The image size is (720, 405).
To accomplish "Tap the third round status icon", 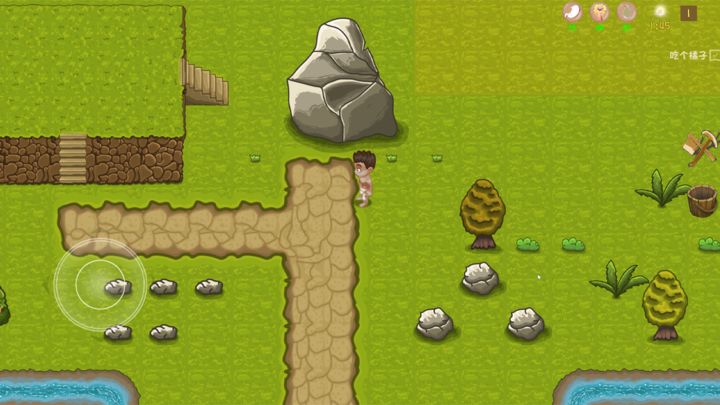I will point(627,12).
